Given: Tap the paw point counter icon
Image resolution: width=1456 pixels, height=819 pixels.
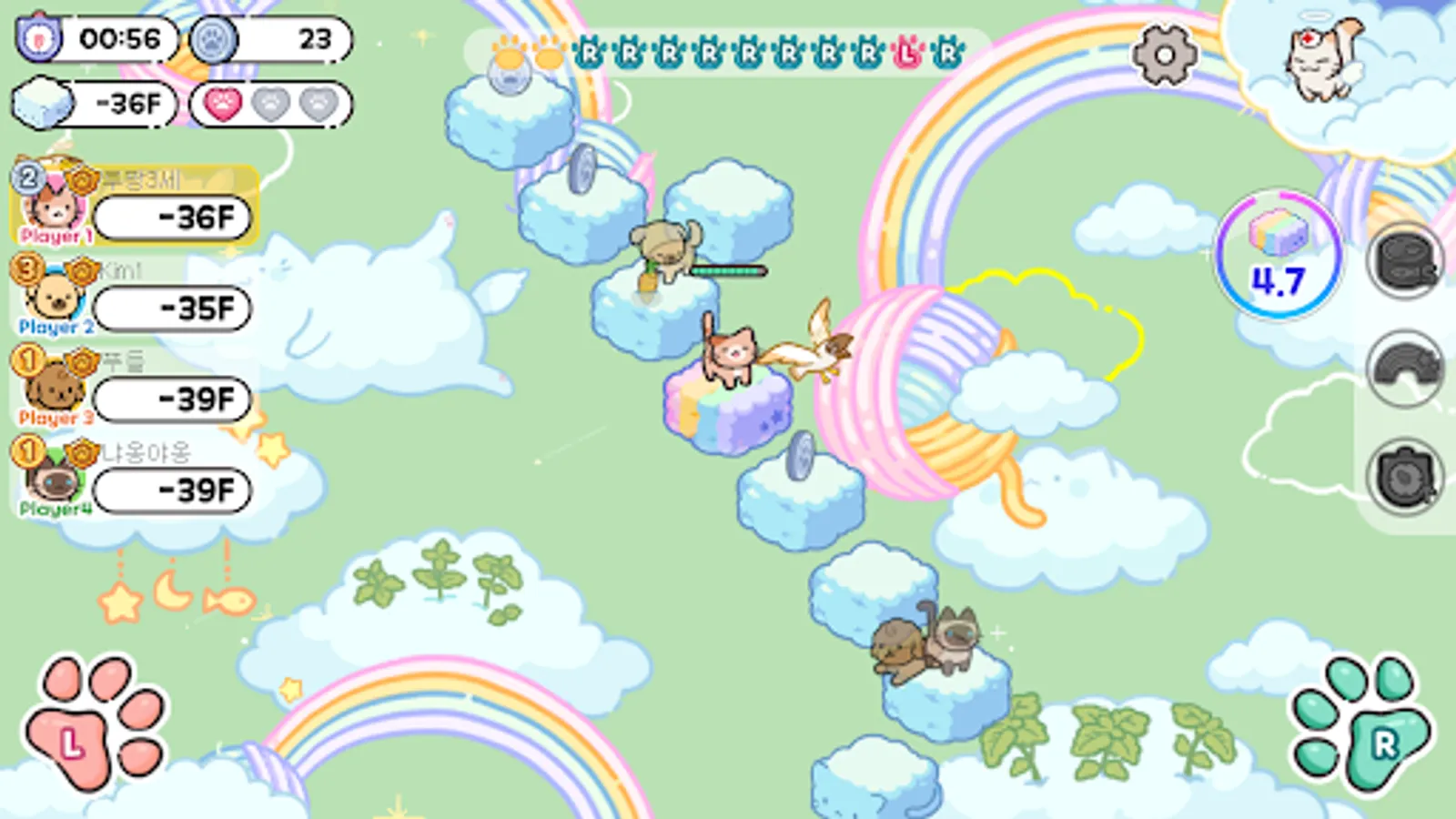Looking at the screenshot, I should pyautogui.click(x=213, y=40).
